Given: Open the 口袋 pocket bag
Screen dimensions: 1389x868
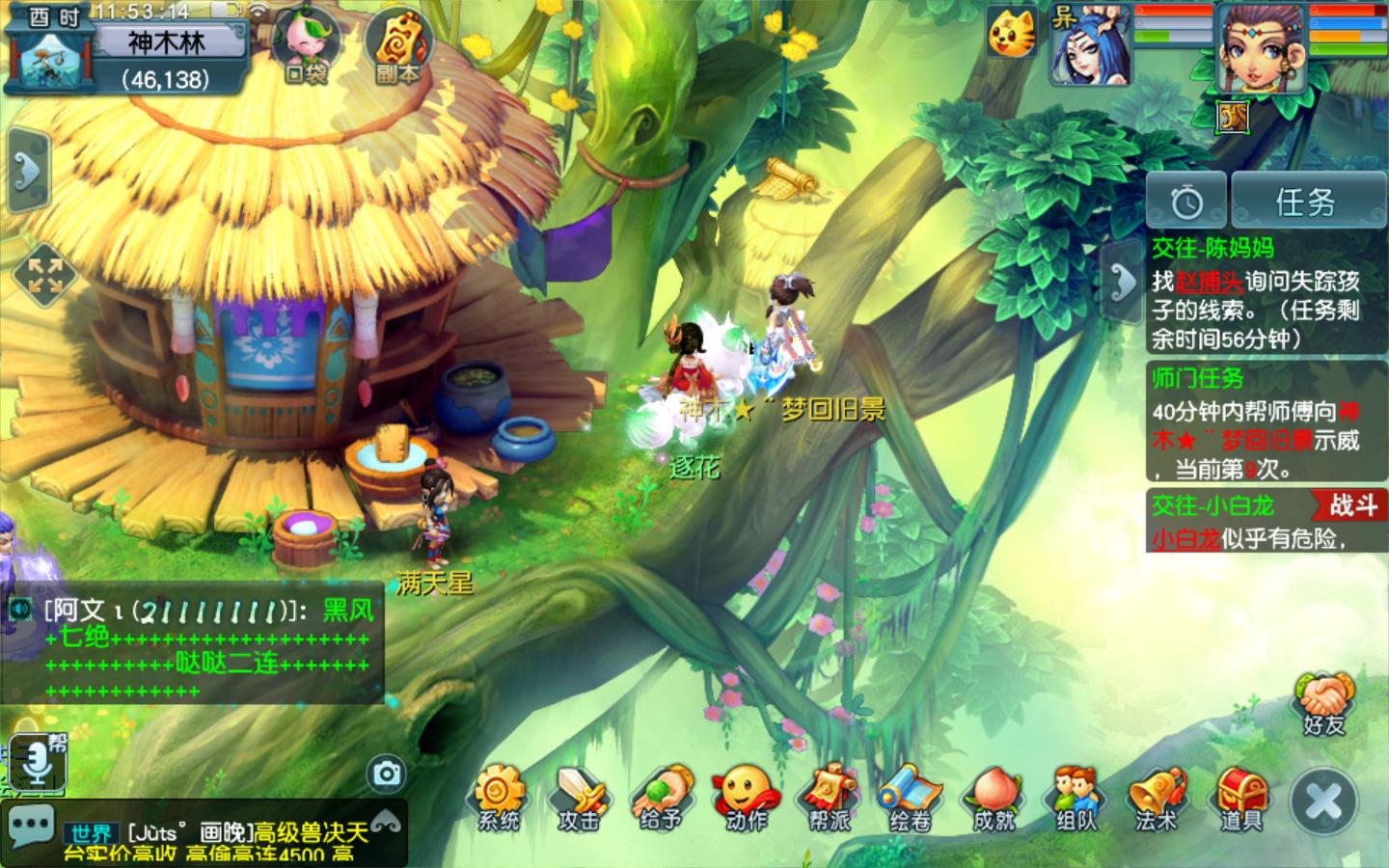Looking at the screenshot, I should (306, 46).
